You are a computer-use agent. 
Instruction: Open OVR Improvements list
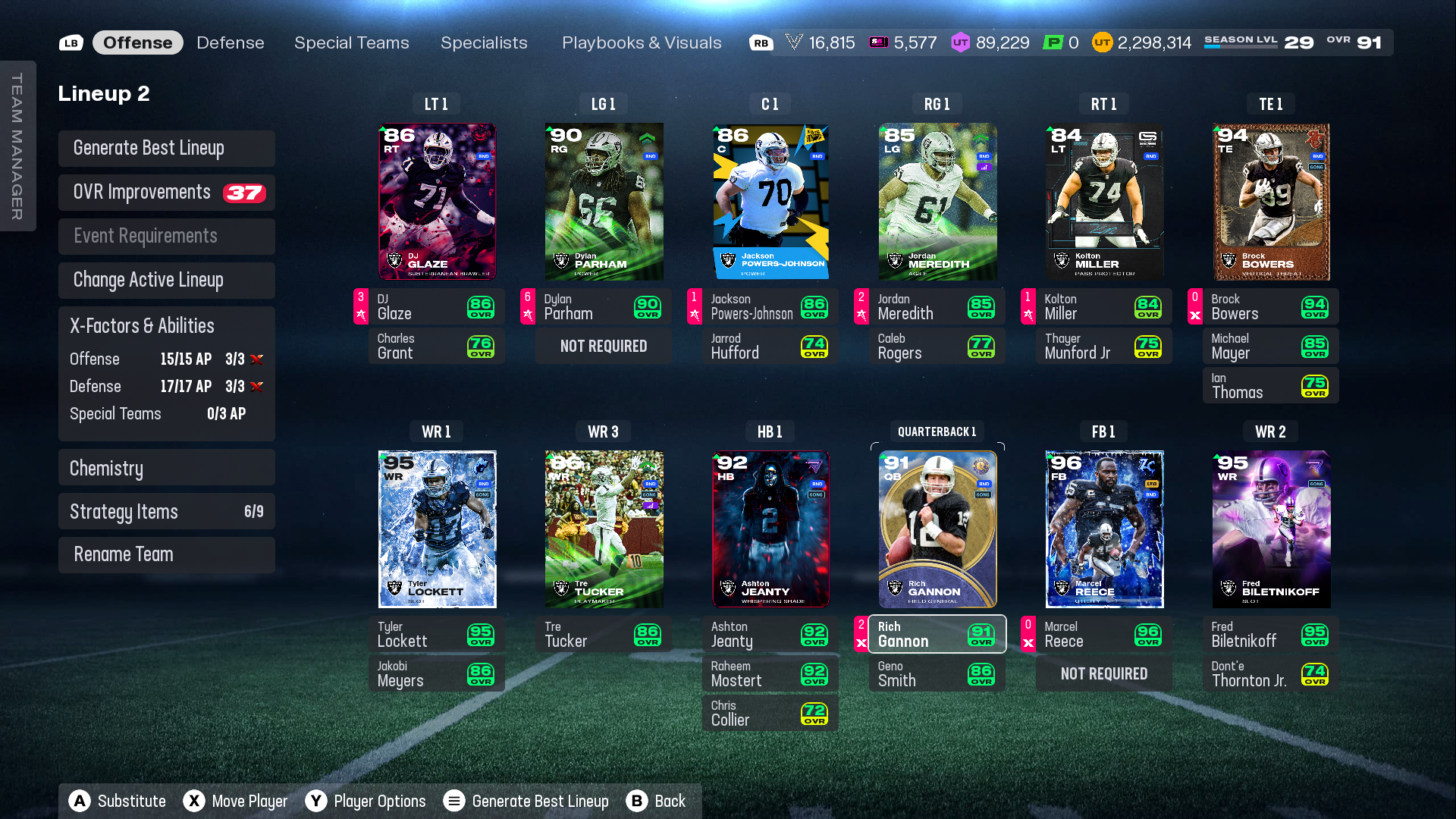click(167, 192)
